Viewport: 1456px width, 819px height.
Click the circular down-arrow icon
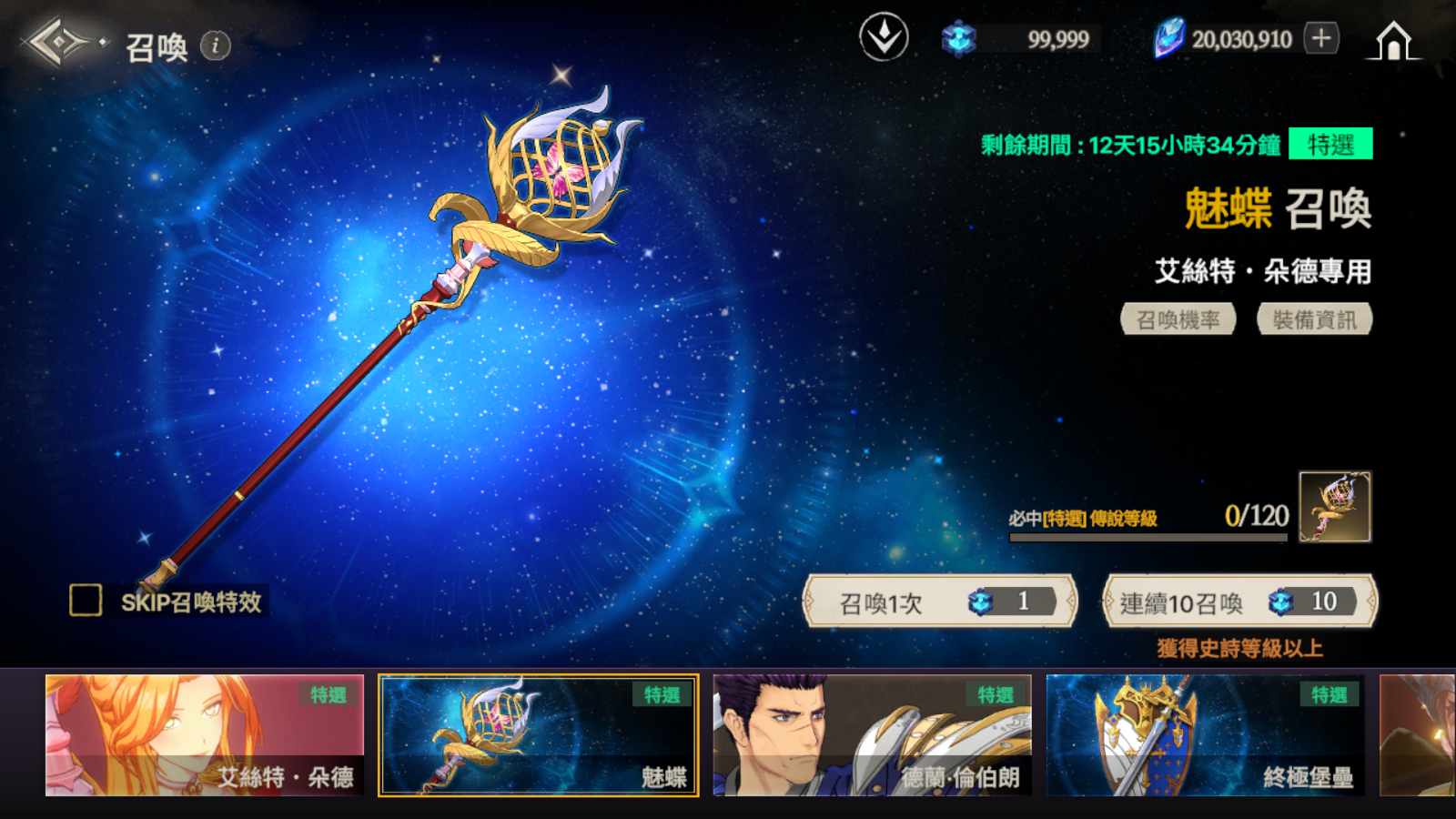[884, 38]
